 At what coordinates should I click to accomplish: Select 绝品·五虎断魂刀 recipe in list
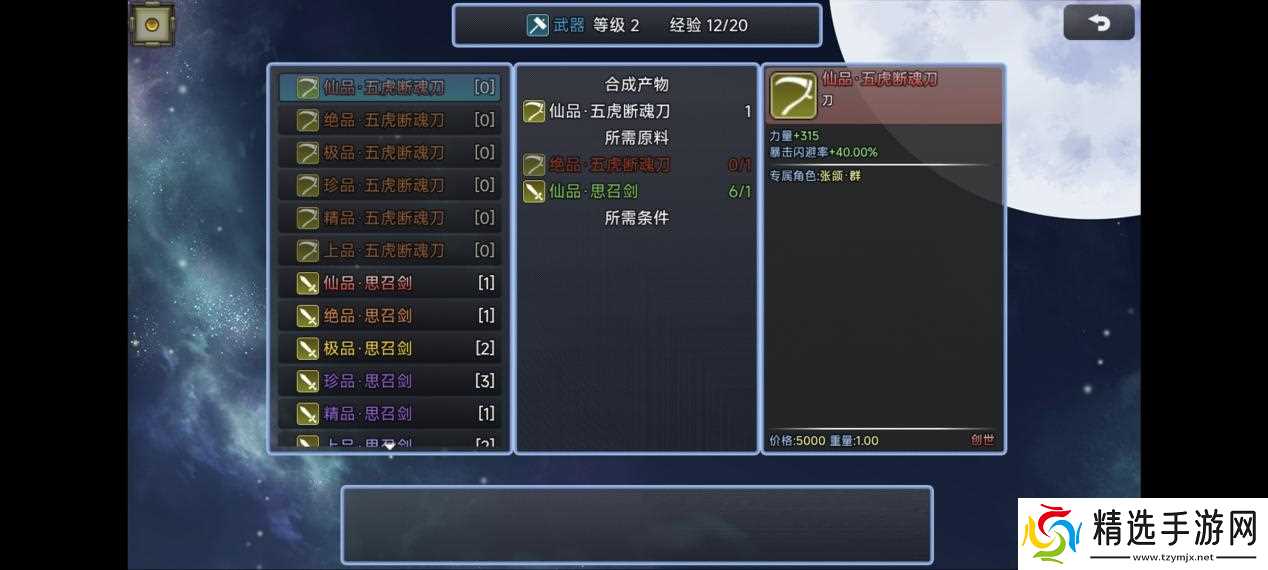tap(390, 120)
